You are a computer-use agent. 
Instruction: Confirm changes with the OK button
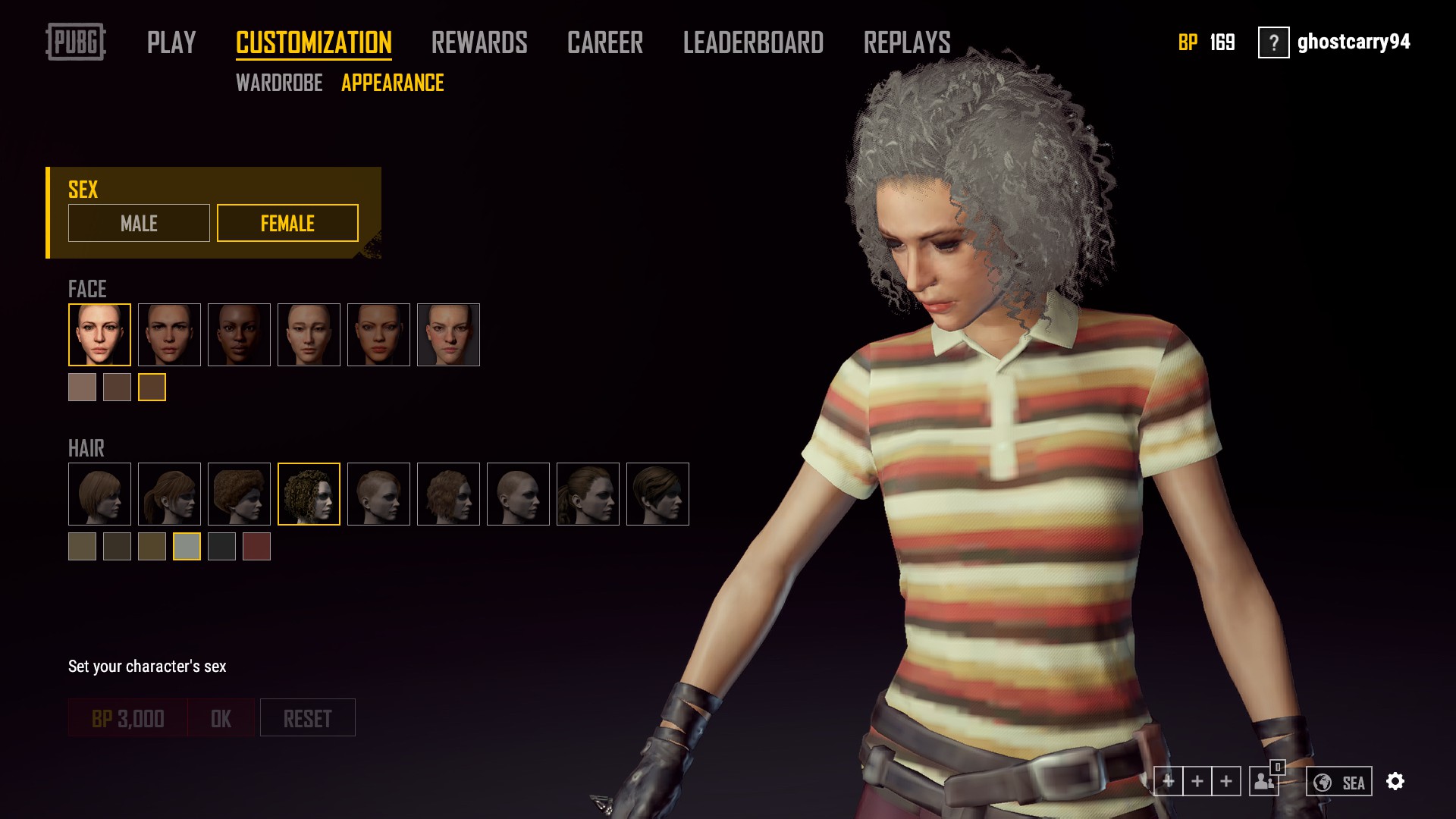(x=221, y=717)
